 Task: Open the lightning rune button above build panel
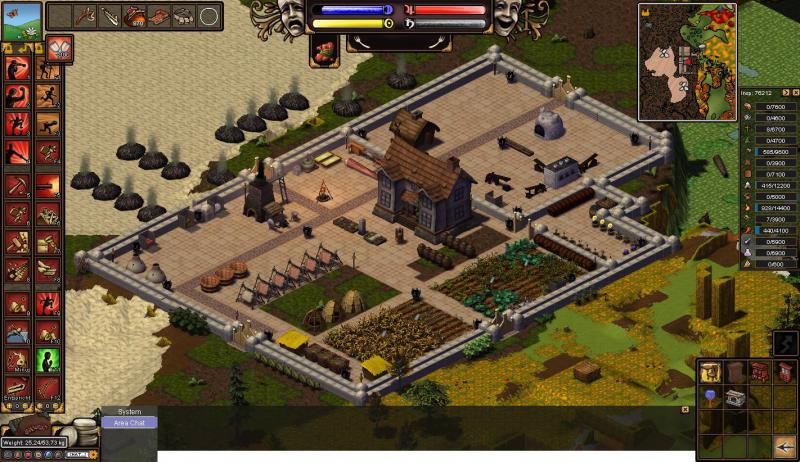(785, 342)
